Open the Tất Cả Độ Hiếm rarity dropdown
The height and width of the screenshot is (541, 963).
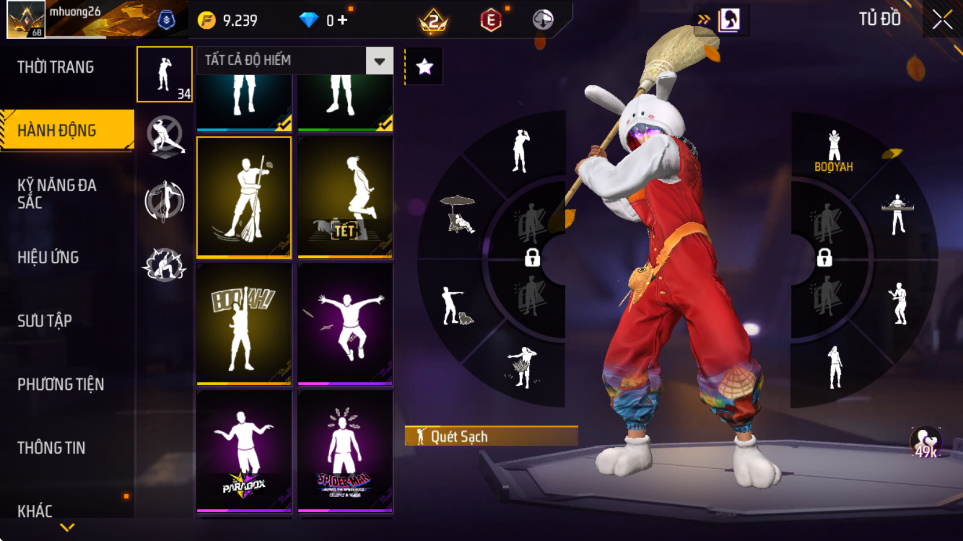tap(378, 61)
